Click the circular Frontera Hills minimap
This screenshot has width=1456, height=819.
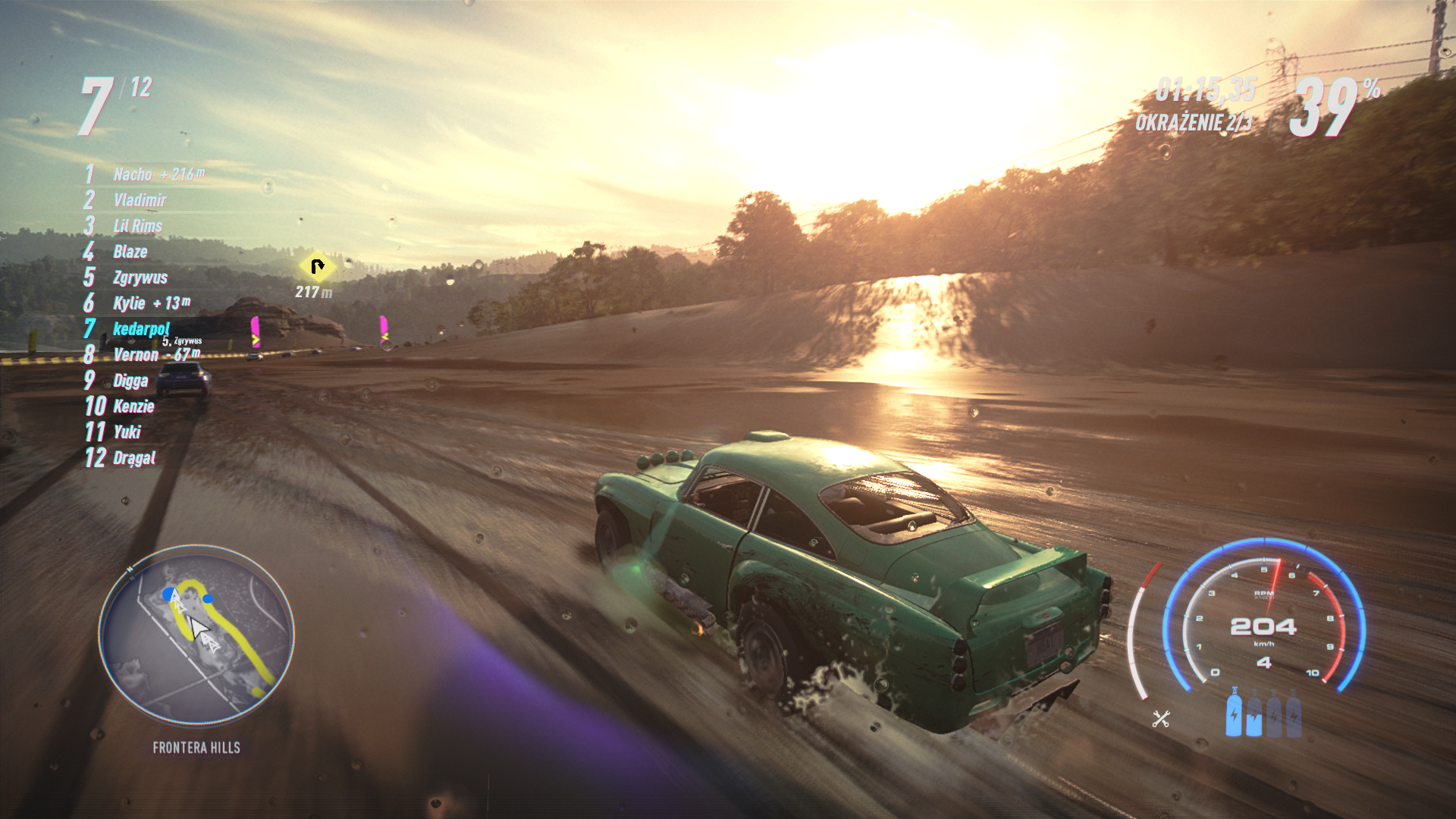point(196,635)
